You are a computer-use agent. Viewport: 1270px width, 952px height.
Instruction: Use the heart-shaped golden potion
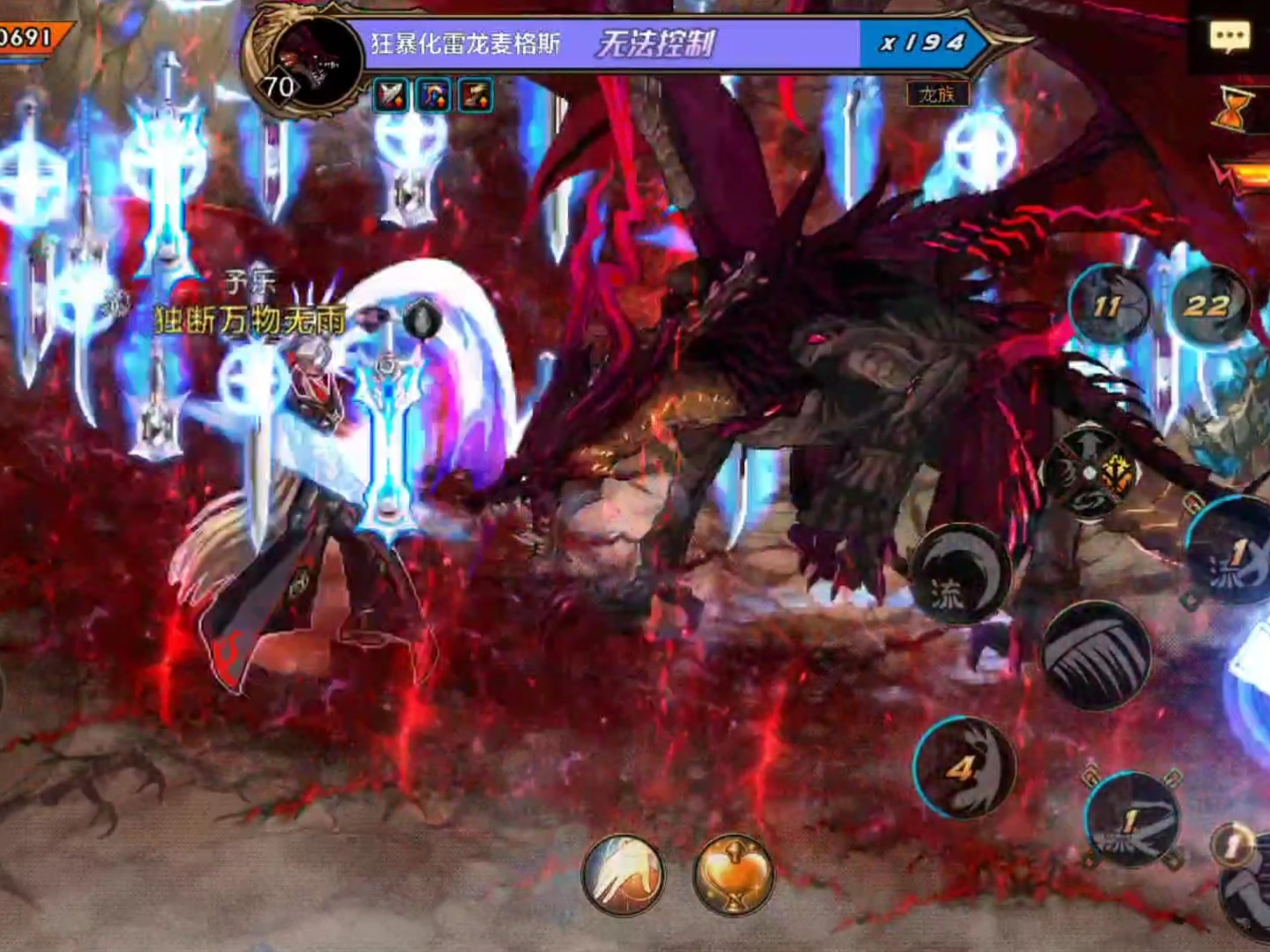tap(734, 873)
